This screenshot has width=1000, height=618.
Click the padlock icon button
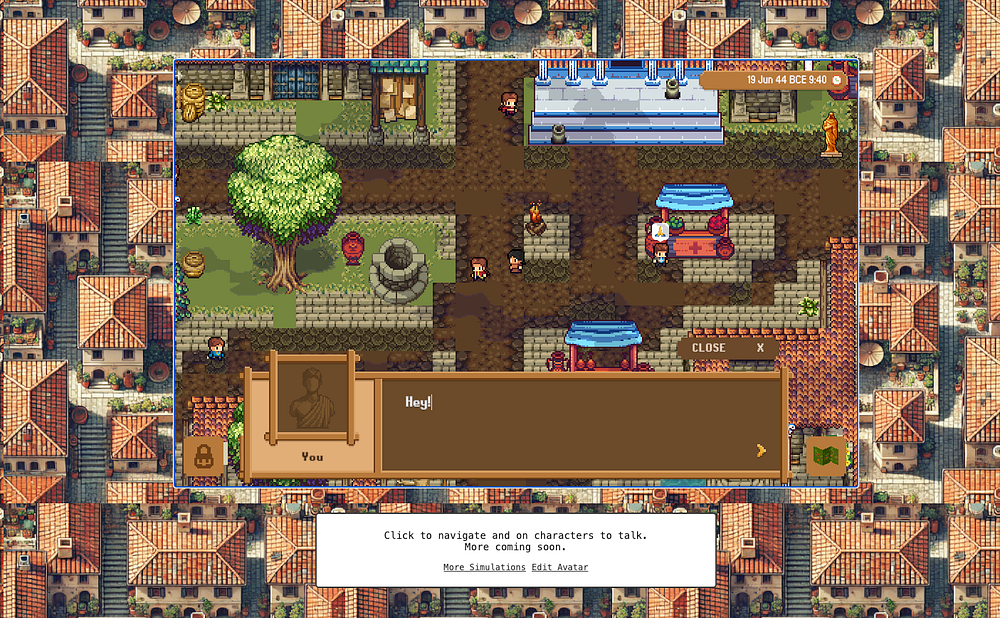[x=204, y=456]
